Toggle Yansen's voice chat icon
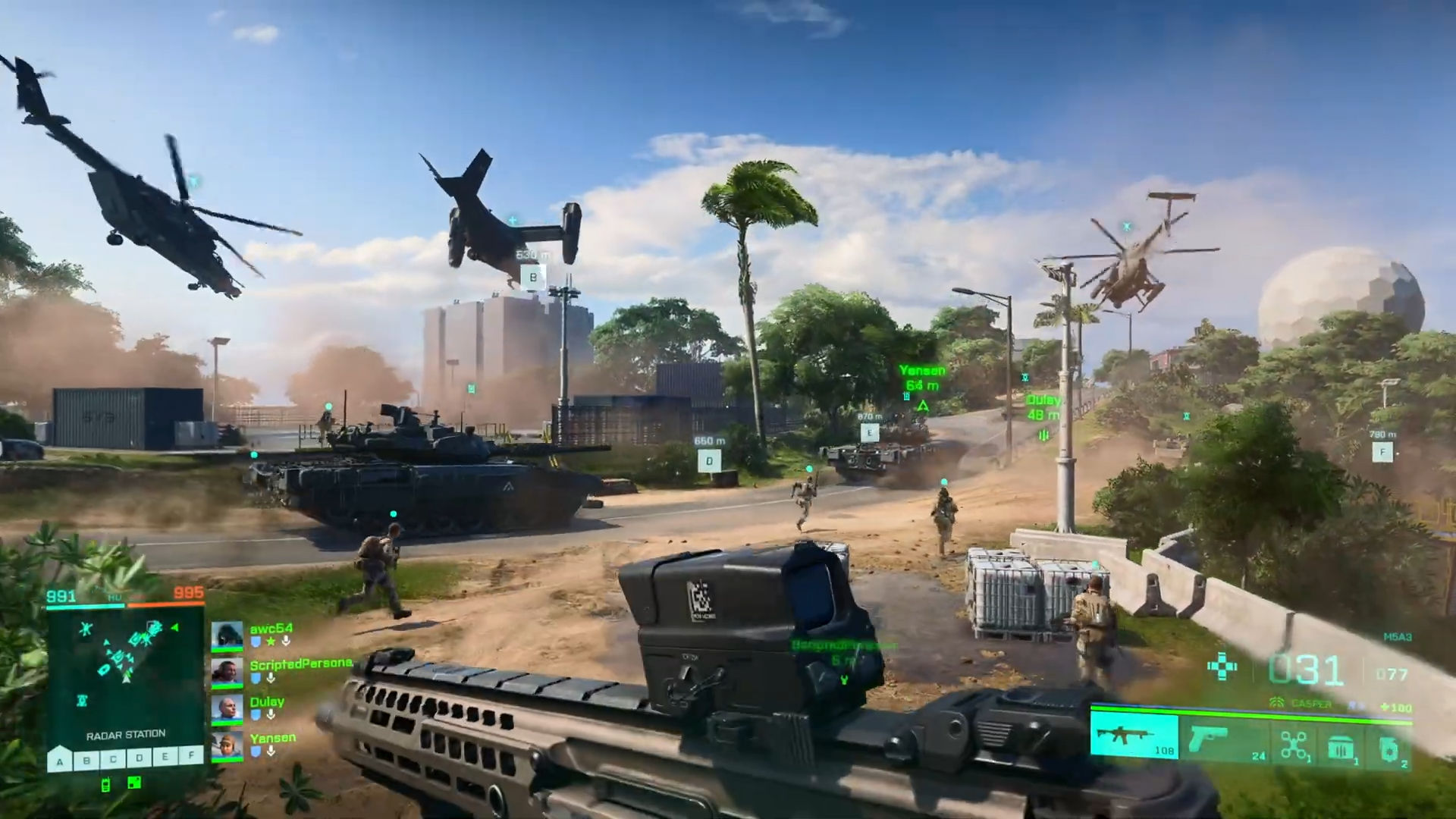This screenshot has height=819, width=1456. click(x=271, y=752)
